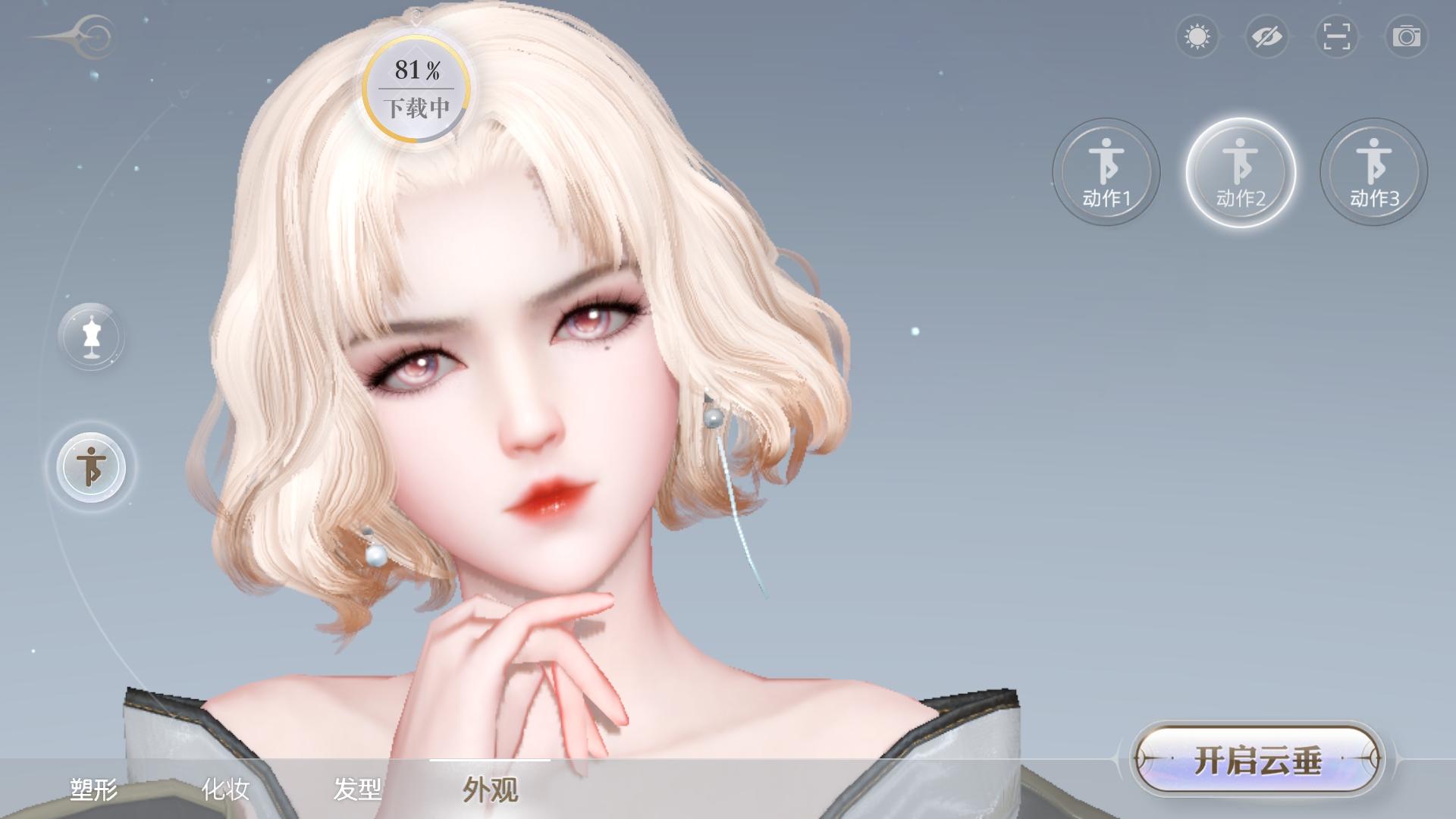Open the mannequin outfit display panel
The width and height of the screenshot is (1456, 819).
point(91,336)
